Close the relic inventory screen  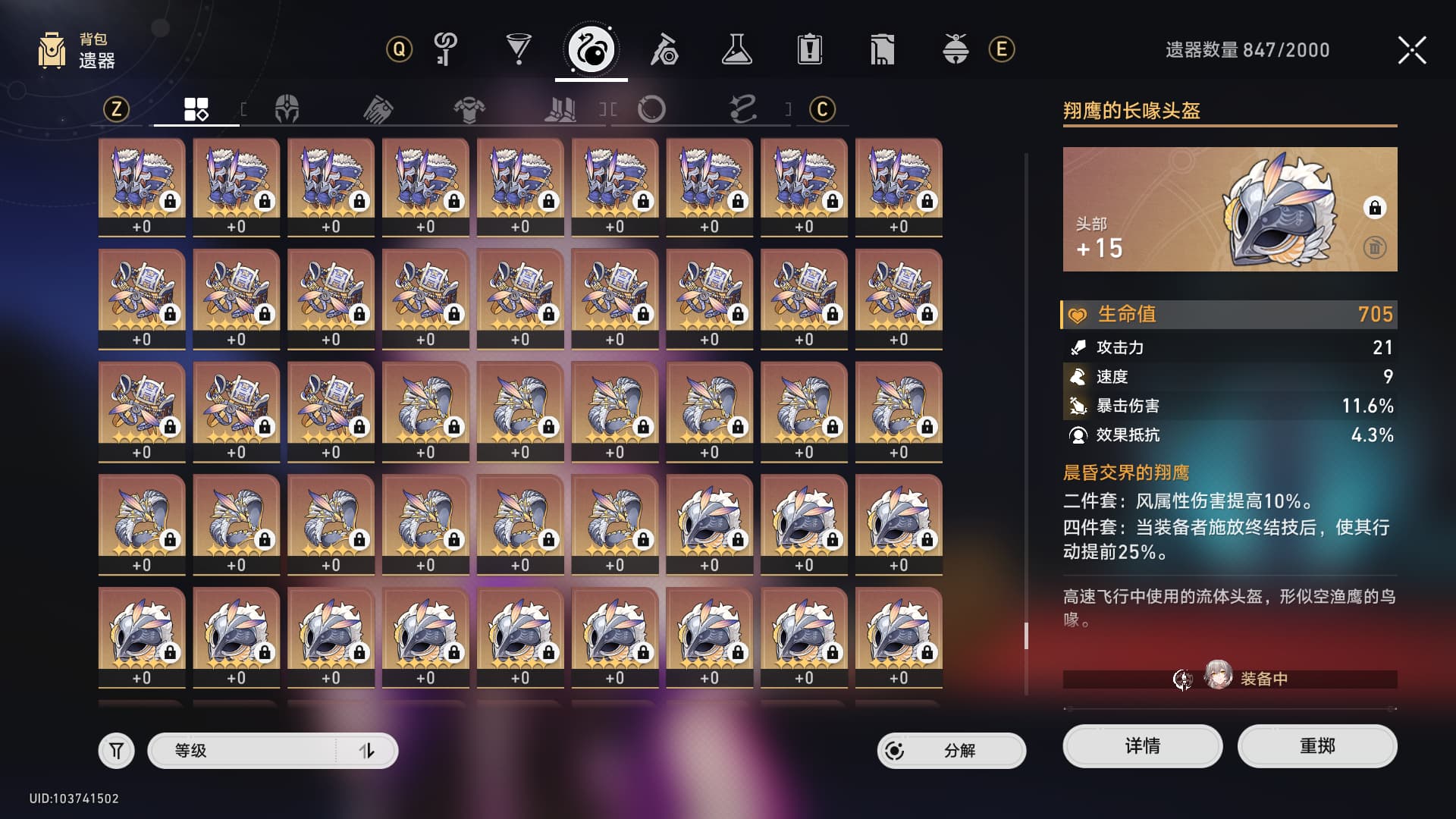coord(1411,50)
